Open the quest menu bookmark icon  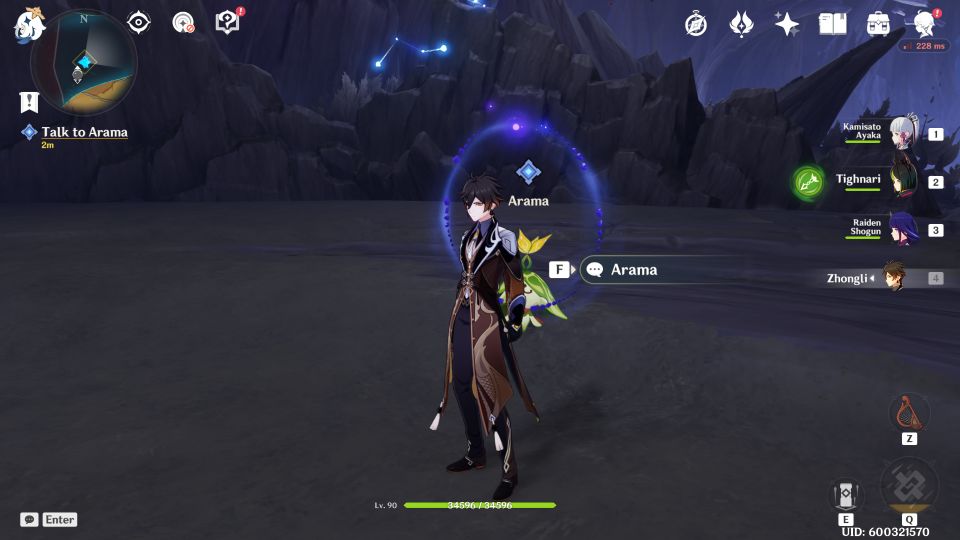tap(28, 102)
